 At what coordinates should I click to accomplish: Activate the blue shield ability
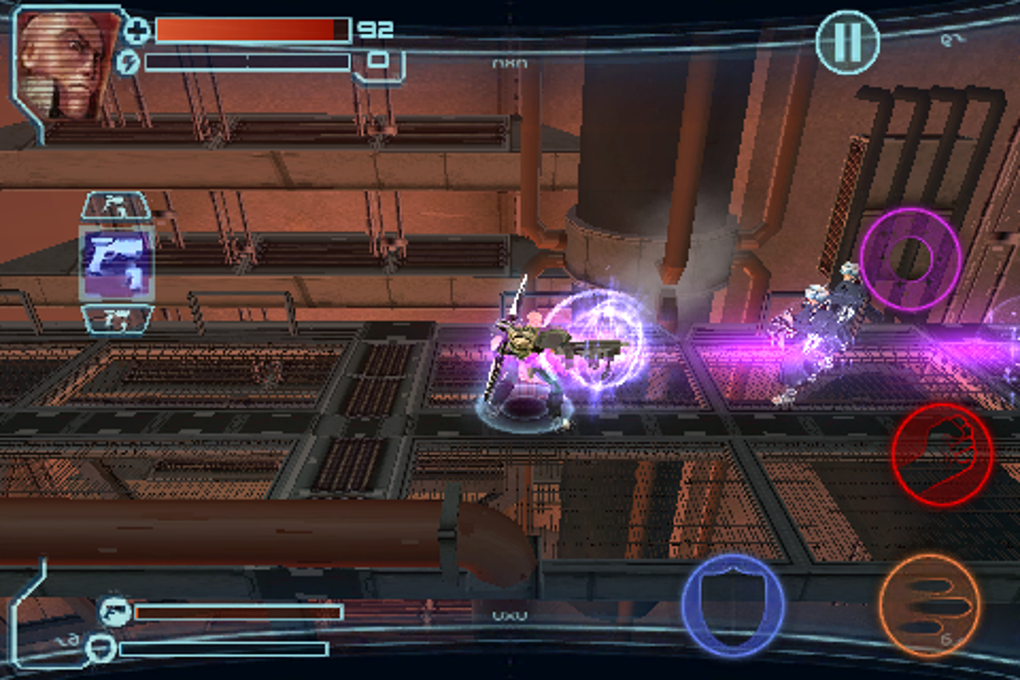coord(733,605)
